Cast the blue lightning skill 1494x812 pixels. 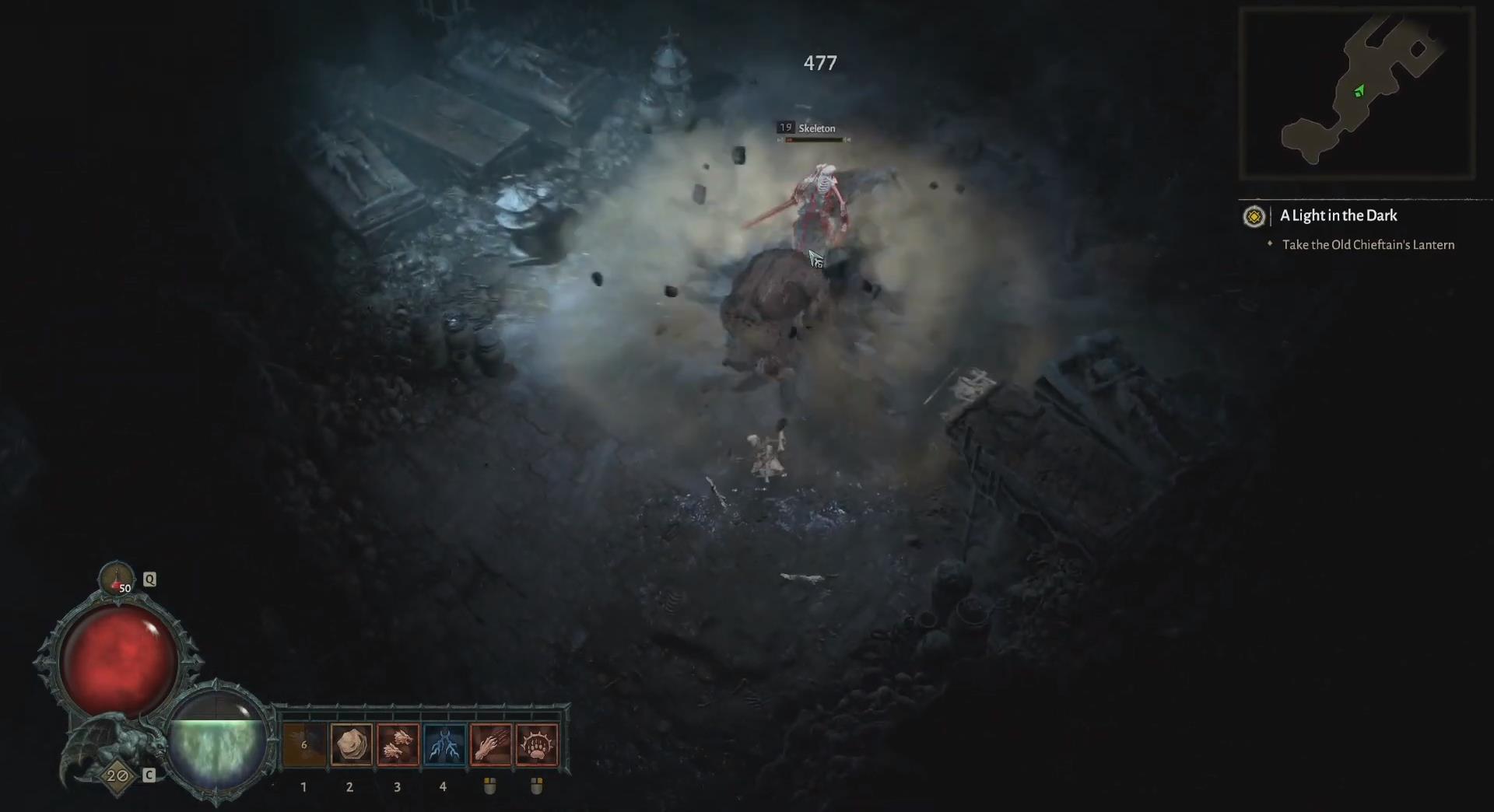coord(444,745)
